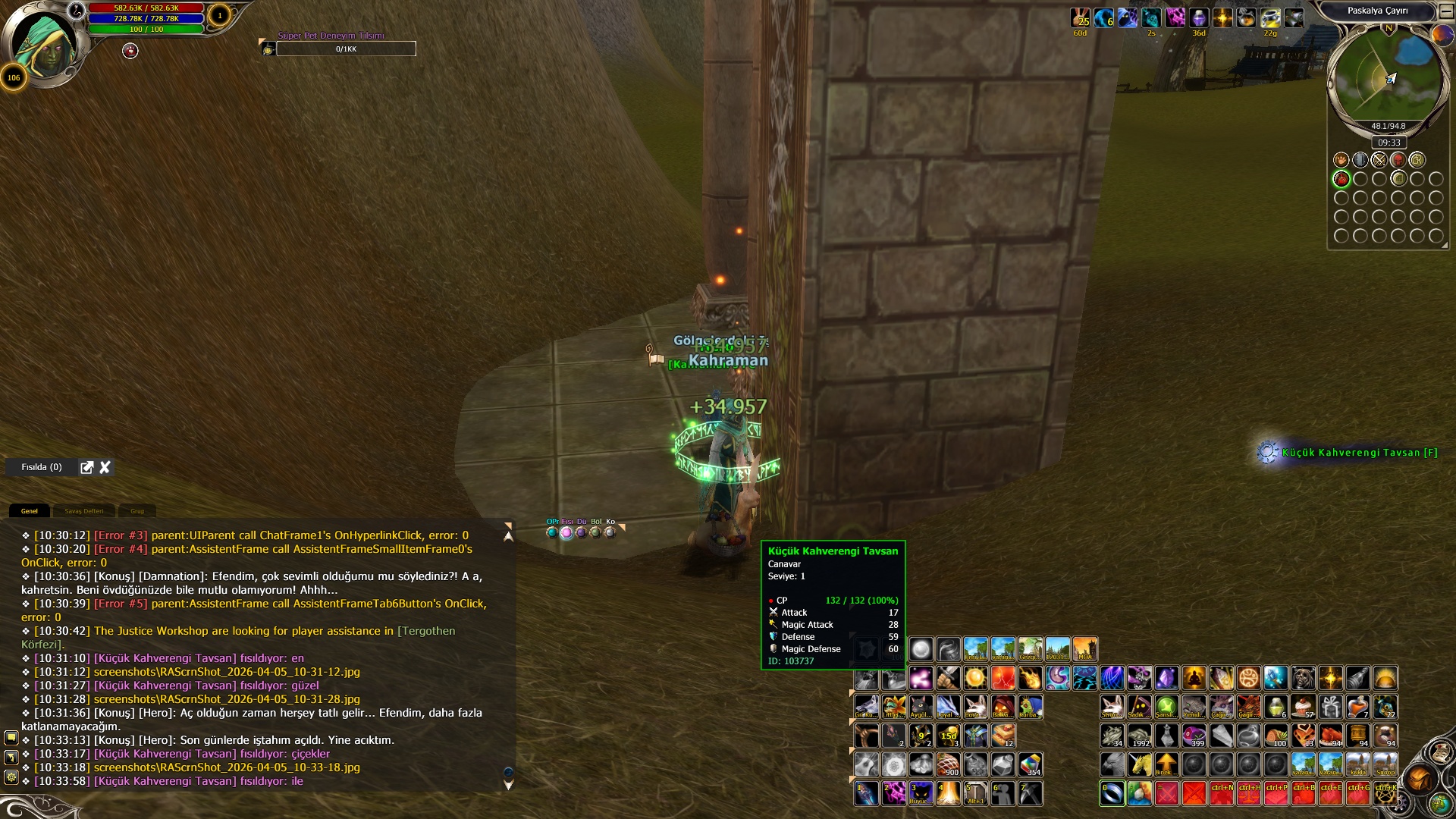Select the Genel chat tab
The image size is (1456, 819).
click(30, 511)
